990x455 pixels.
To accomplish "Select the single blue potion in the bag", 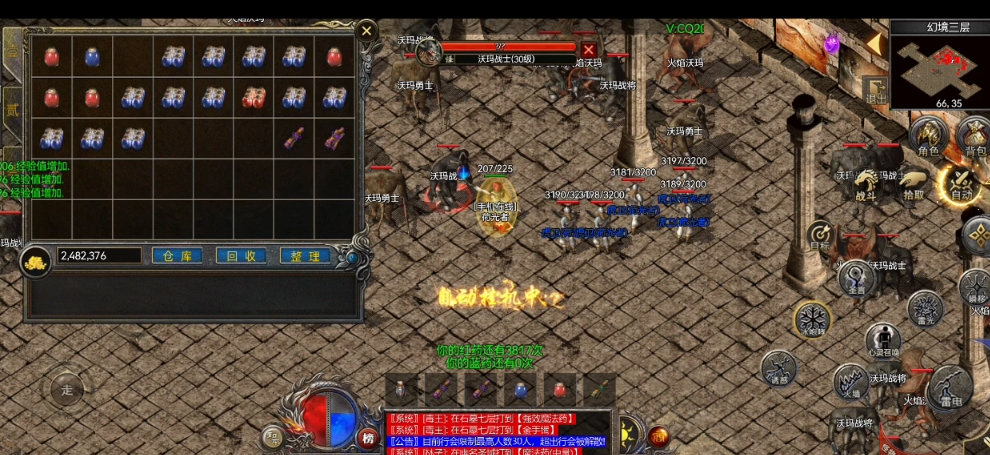I will [91, 57].
